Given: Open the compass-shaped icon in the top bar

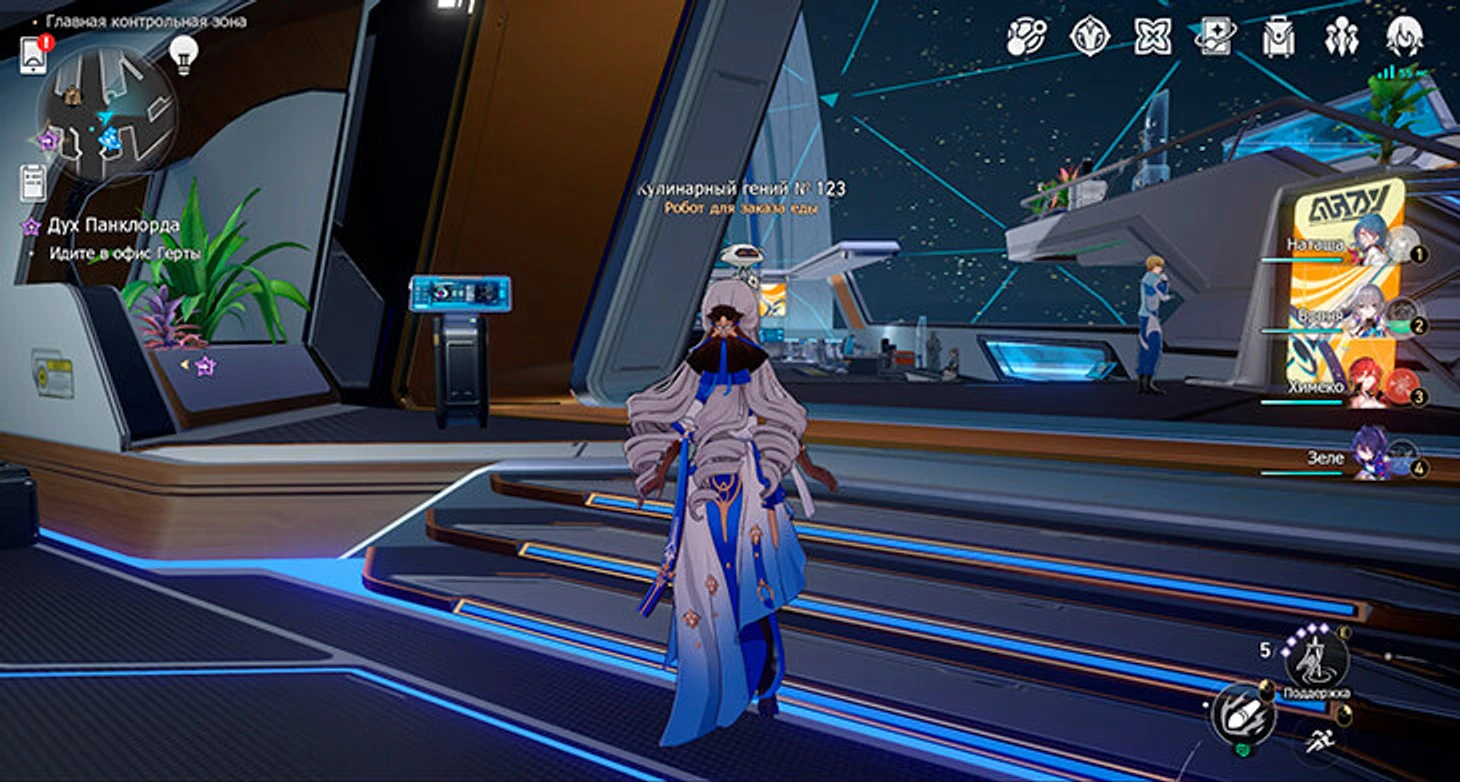Looking at the screenshot, I should click(1089, 37).
